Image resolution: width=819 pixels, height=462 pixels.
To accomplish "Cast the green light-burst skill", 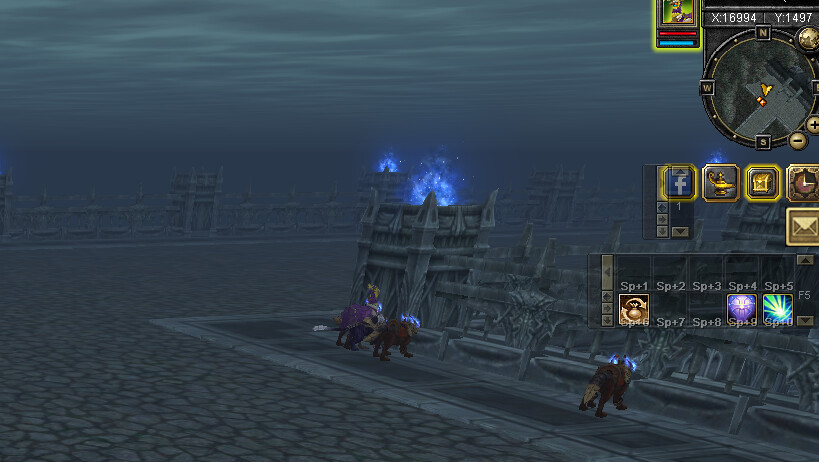I will (x=777, y=309).
